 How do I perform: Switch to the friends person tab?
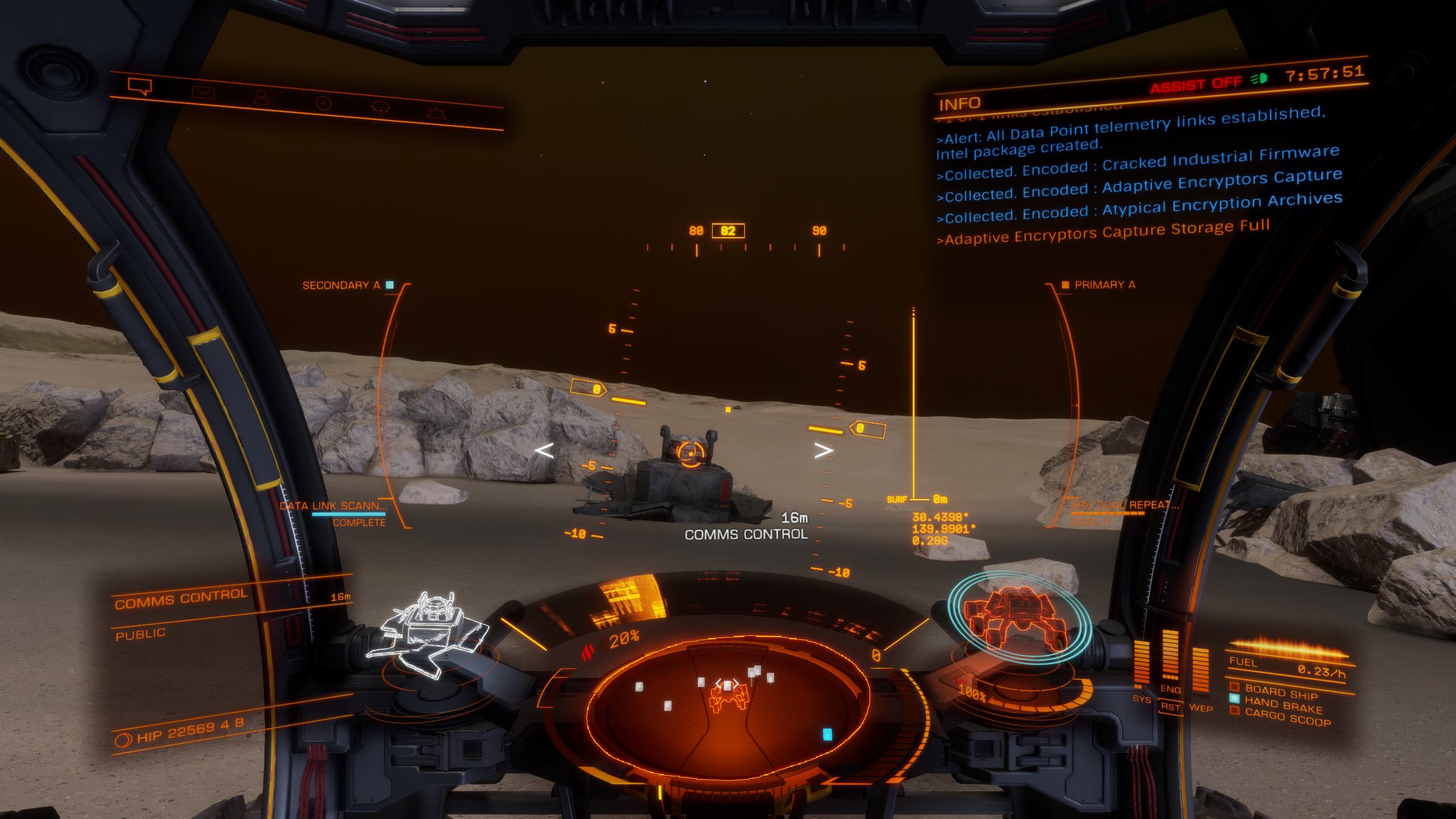[262, 98]
